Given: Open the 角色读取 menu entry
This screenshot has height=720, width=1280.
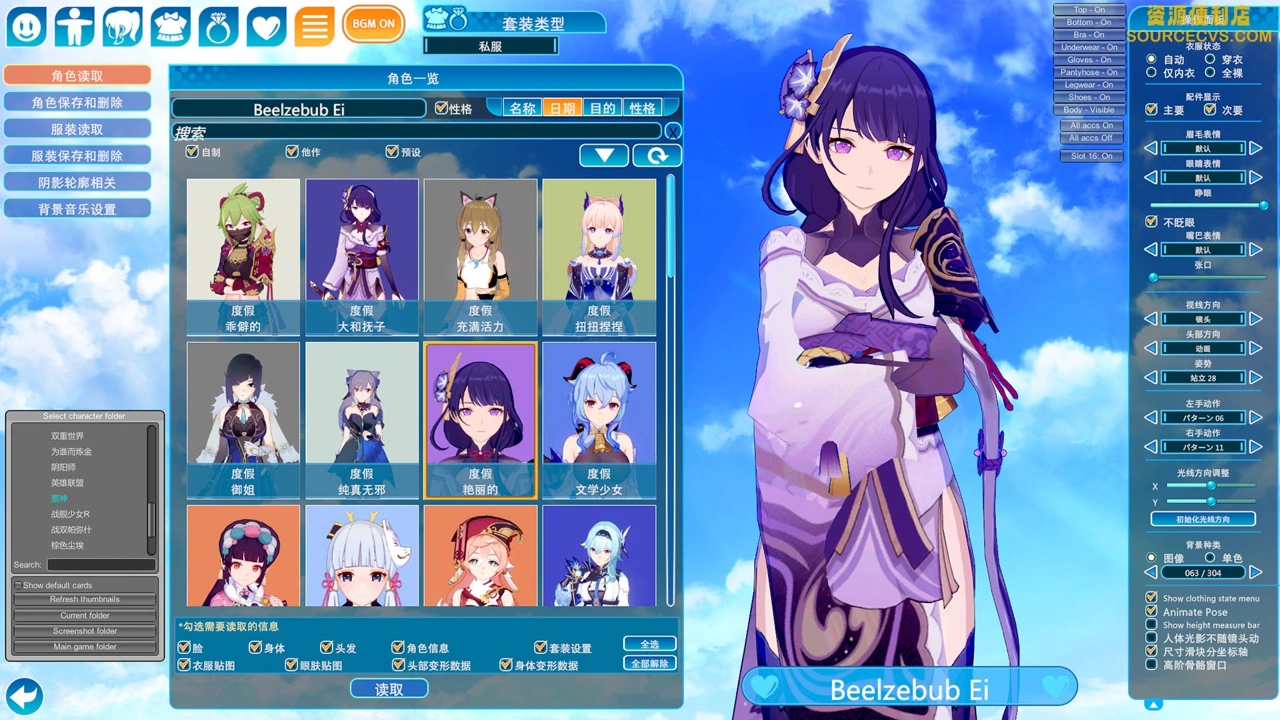Looking at the screenshot, I should pos(77,76).
